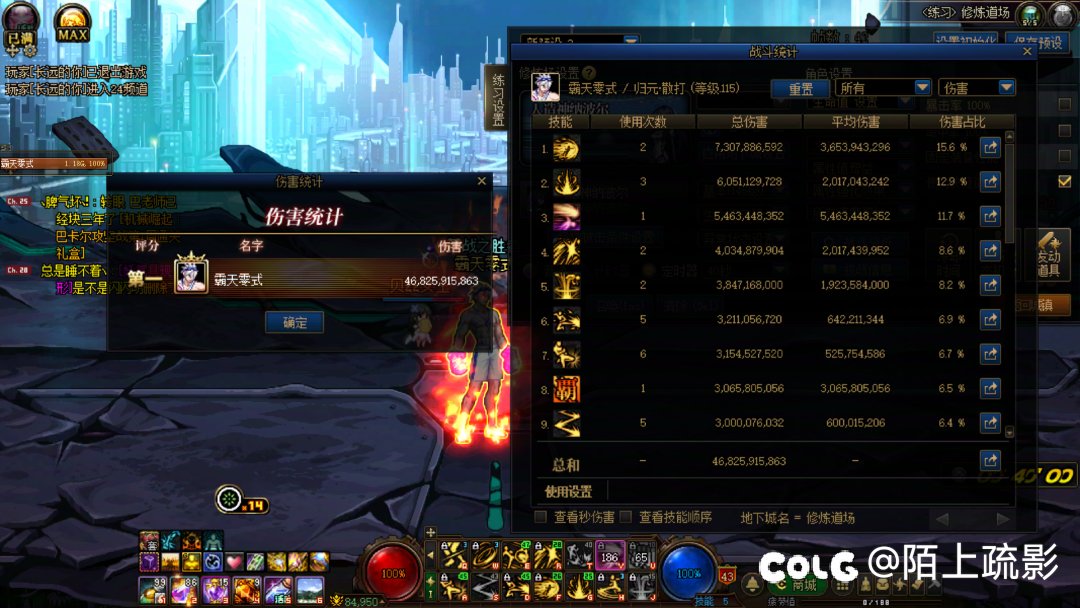Share the 总和 total damage row
Viewport: 1080px width, 608px height.
[990, 460]
